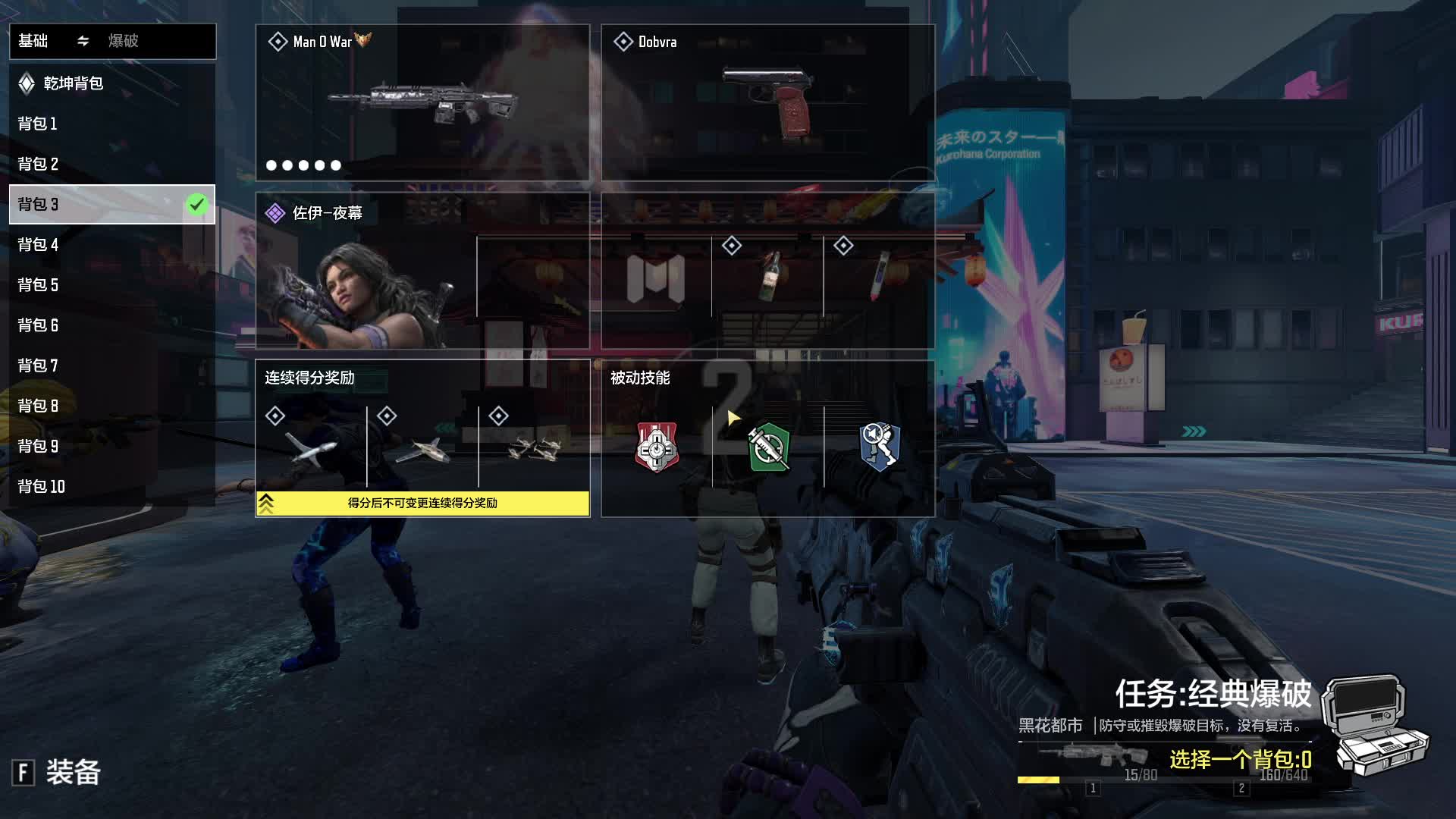Open the Dobvra secondary pistol panel

[767, 102]
